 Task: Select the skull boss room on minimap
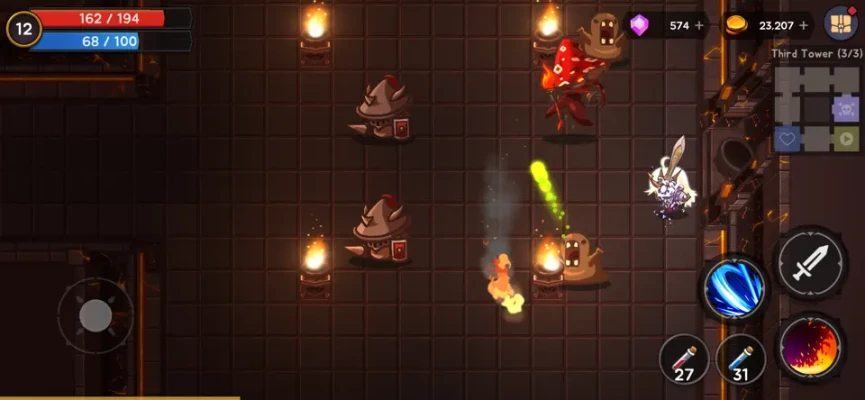pos(845,109)
